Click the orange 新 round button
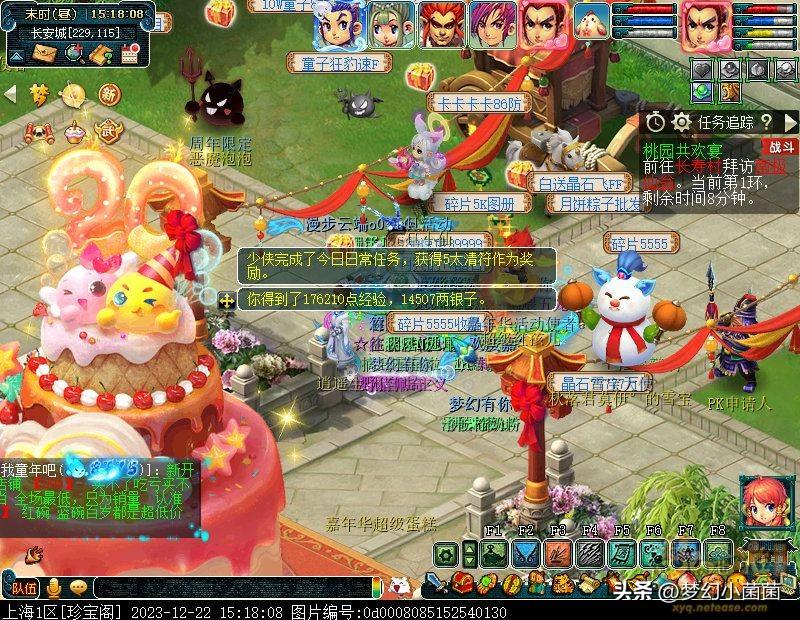800x620 pixels. 109,95
